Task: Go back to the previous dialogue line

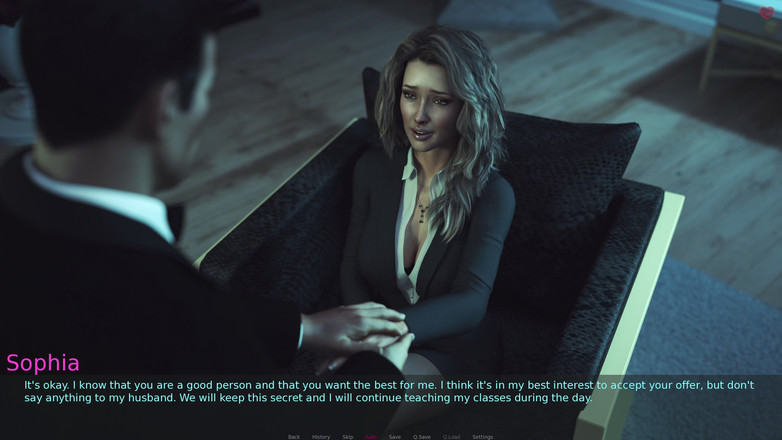Action: pos(293,437)
